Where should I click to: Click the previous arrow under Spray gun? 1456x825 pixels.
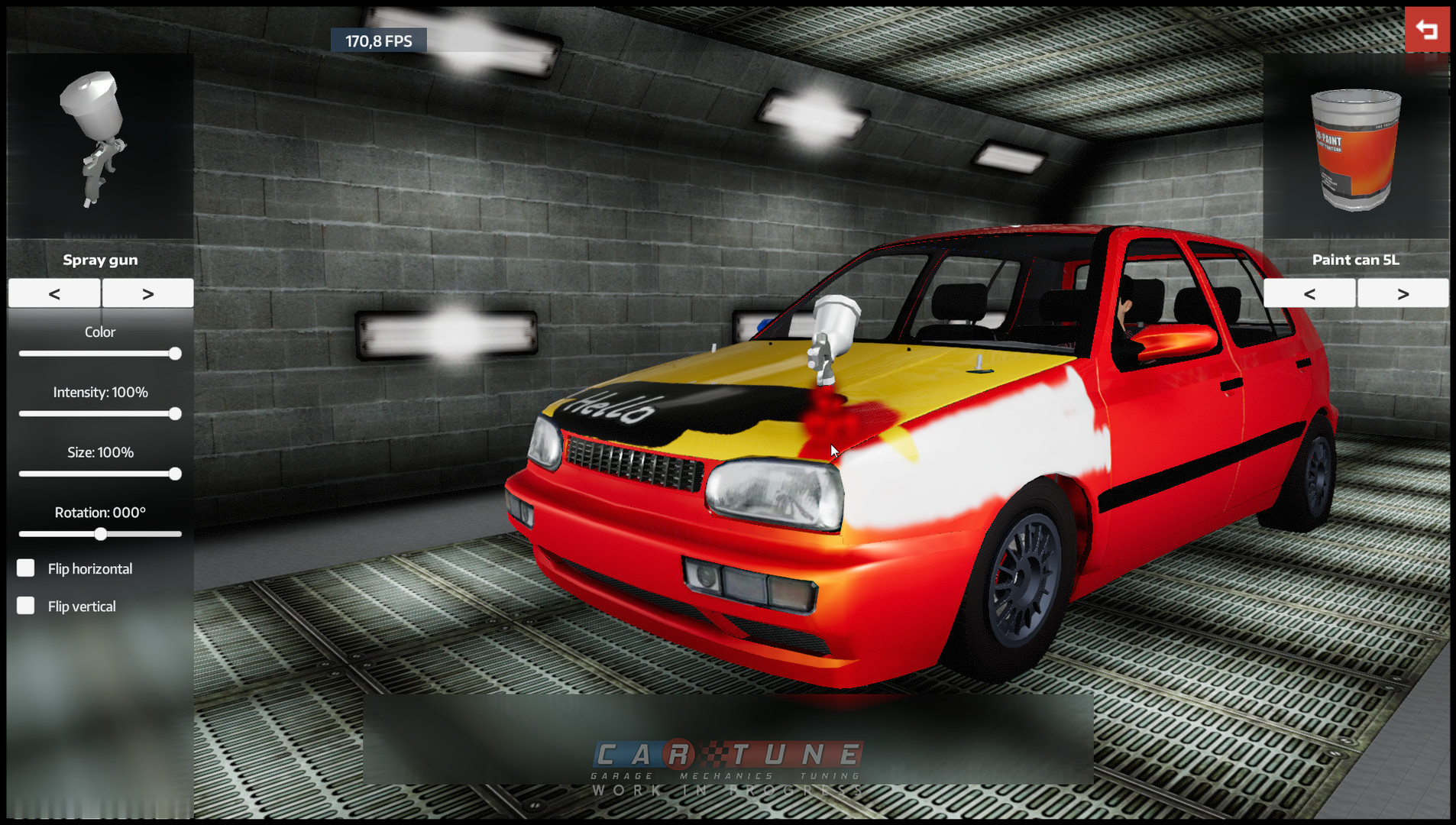(53, 293)
